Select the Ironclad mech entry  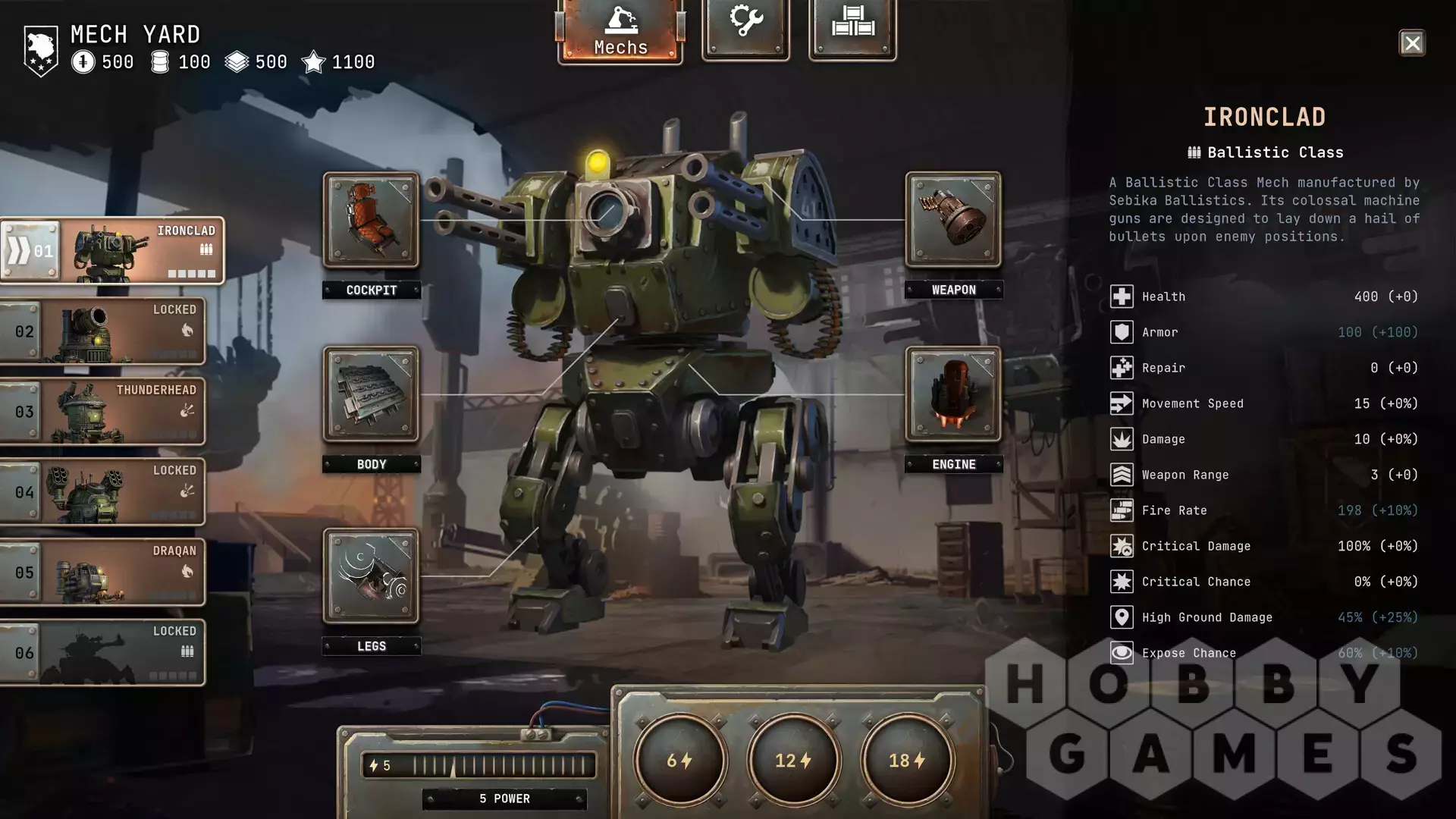[112, 252]
